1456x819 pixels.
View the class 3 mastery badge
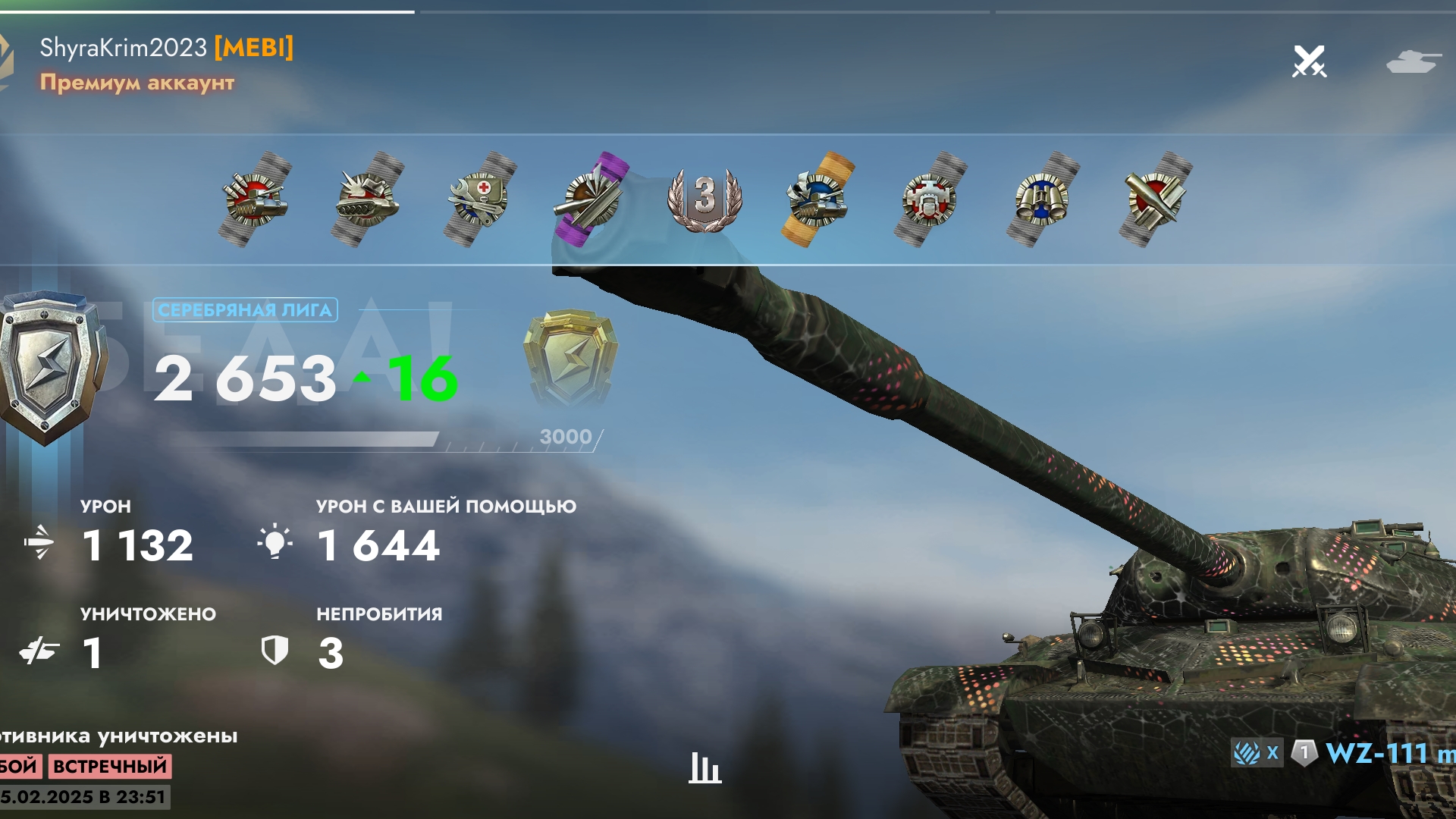704,198
